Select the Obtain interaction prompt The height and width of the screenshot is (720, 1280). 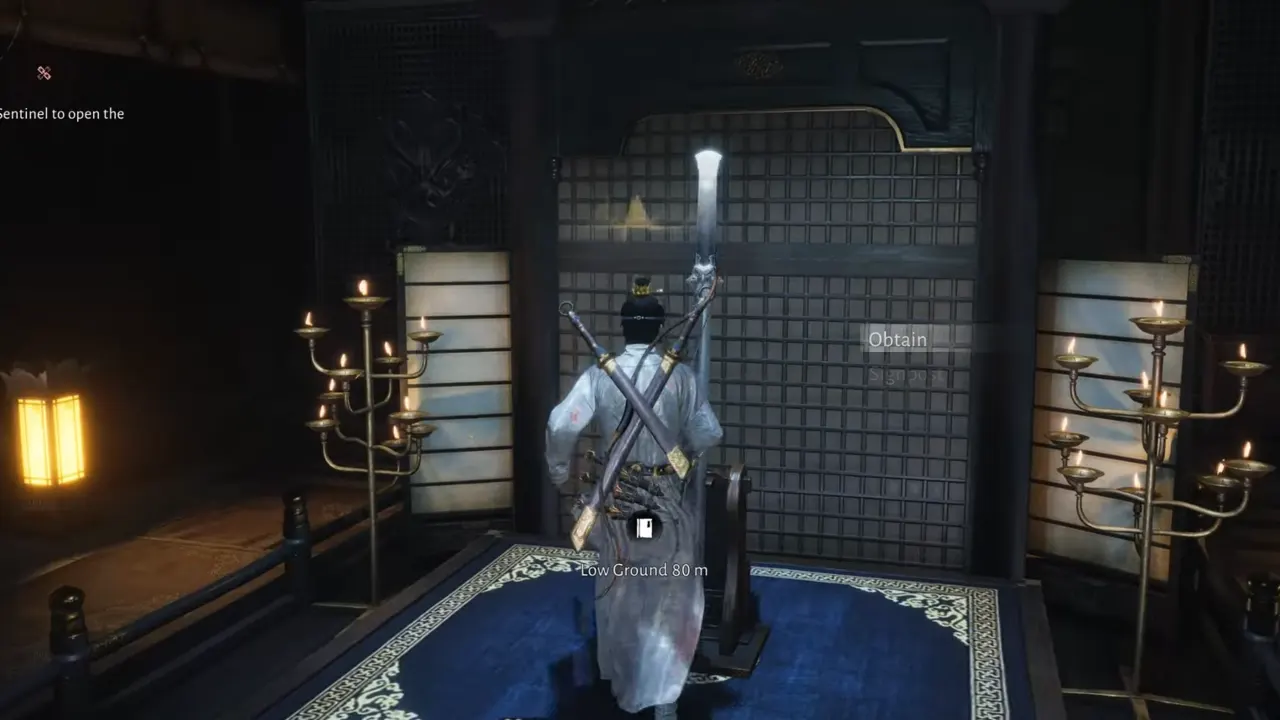pyautogui.click(x=898, y=339)
